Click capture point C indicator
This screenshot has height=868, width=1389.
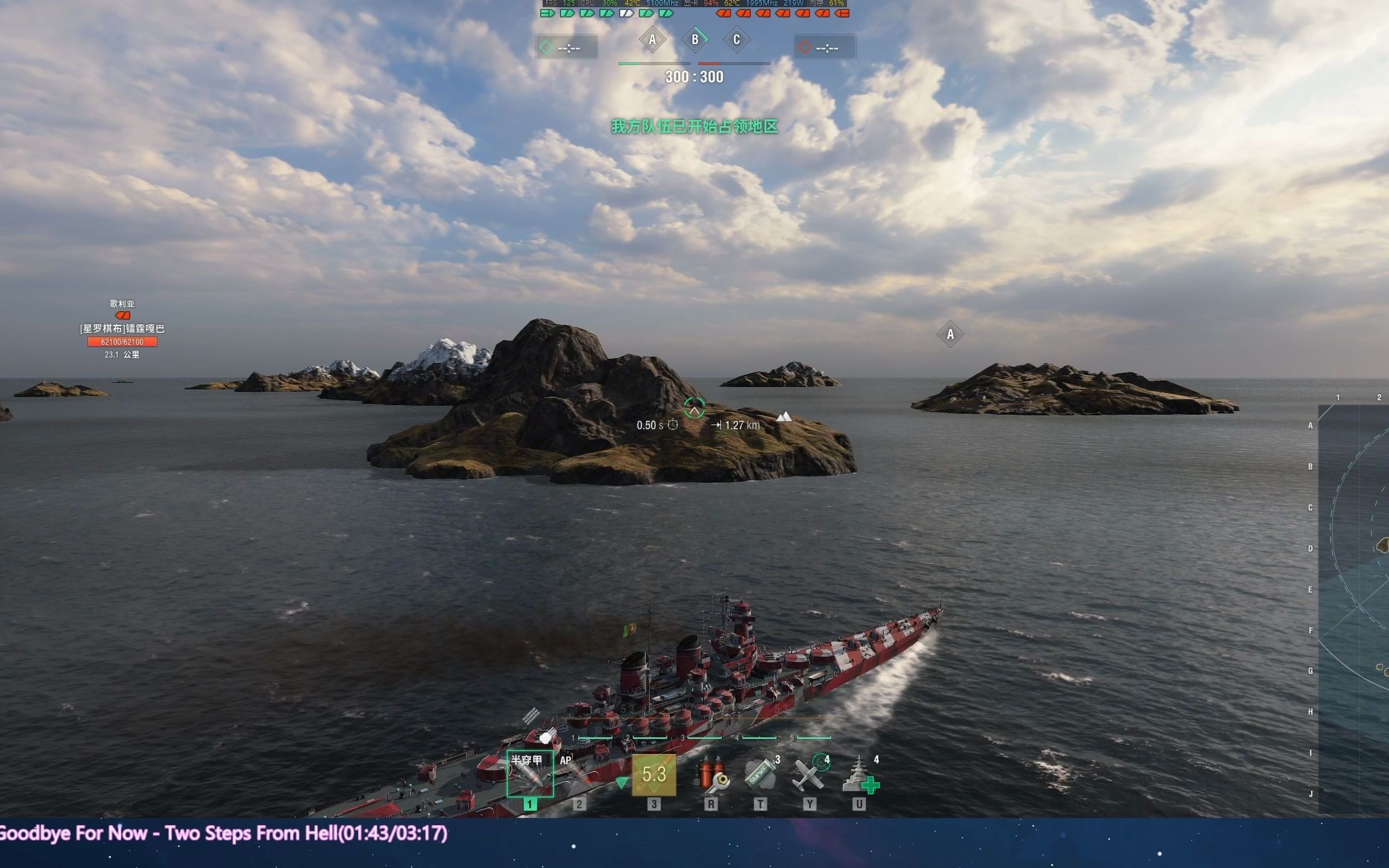coord(736,40)
